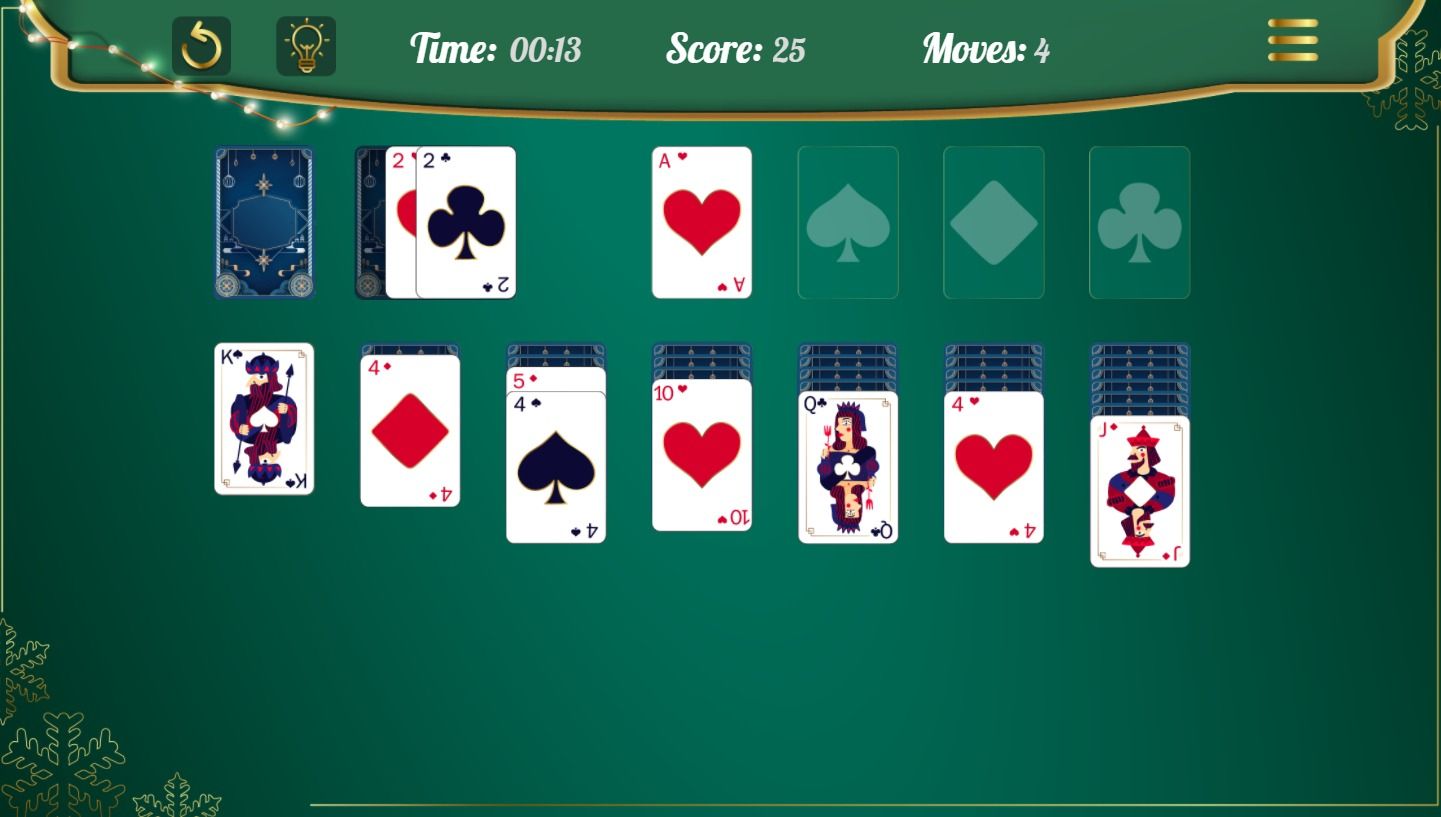Screen dimensions: 1441x817
Task: Click the Moves counter
Action: coord(986,50)
